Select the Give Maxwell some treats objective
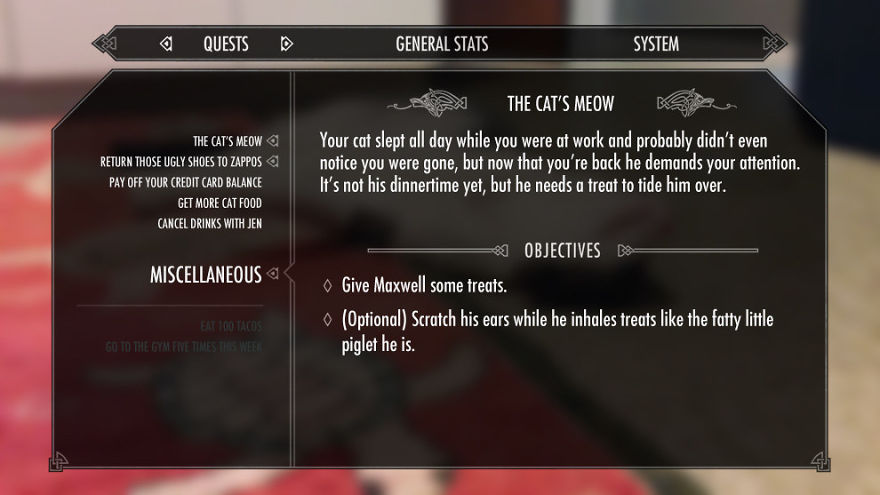 pos(424,286)
